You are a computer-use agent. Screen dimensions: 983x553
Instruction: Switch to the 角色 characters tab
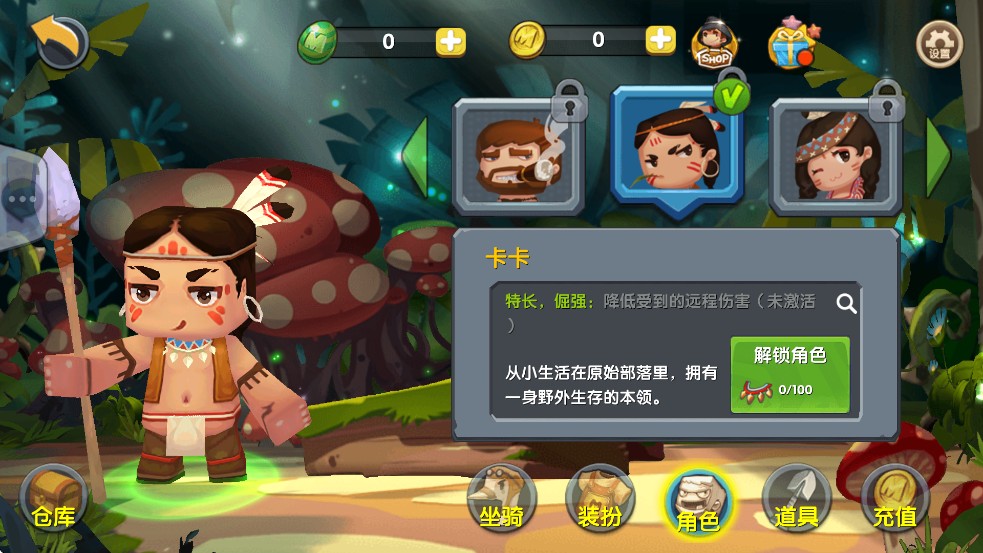click(698, 502)
